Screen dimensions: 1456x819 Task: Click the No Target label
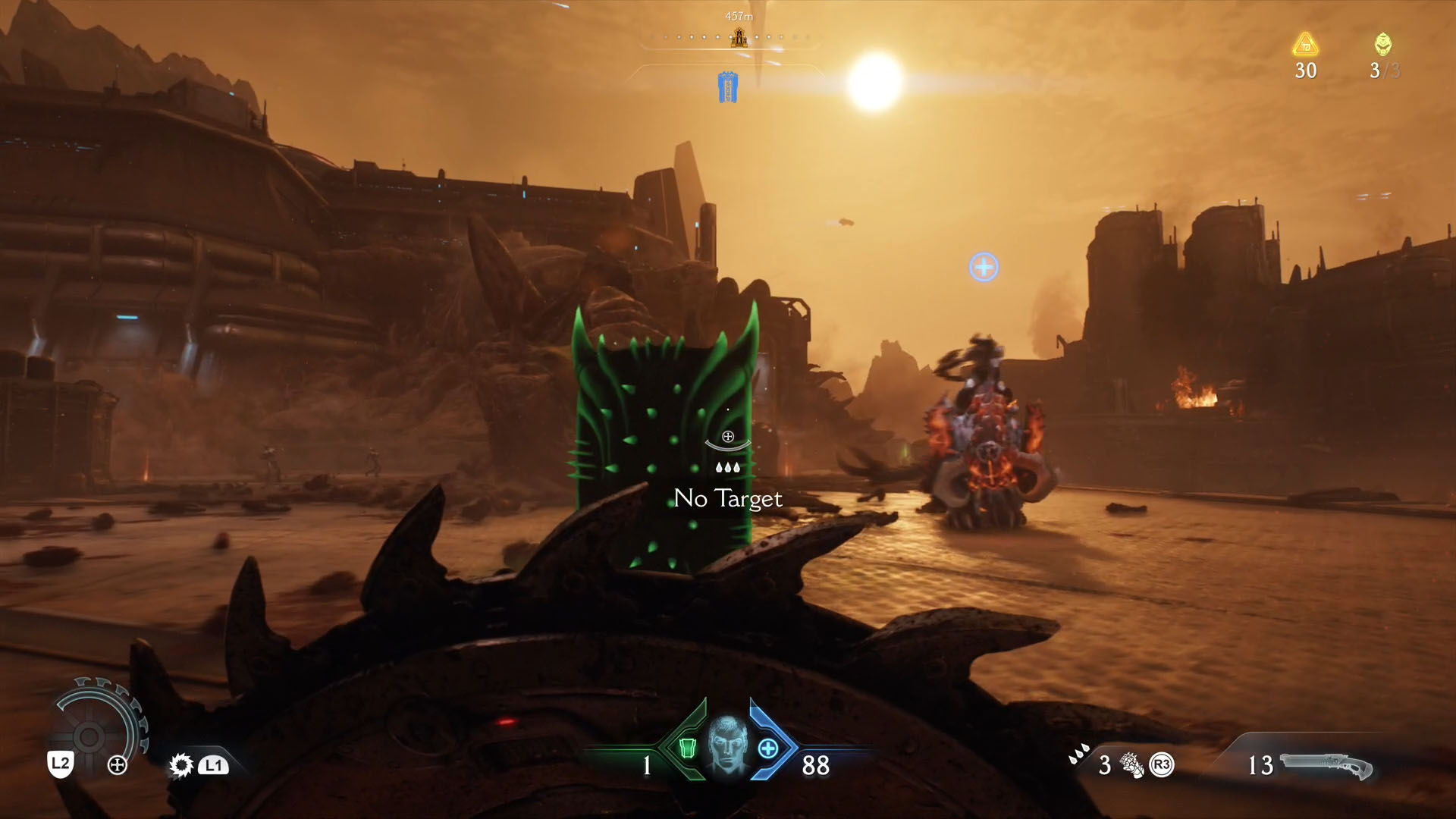click(726, 499)
